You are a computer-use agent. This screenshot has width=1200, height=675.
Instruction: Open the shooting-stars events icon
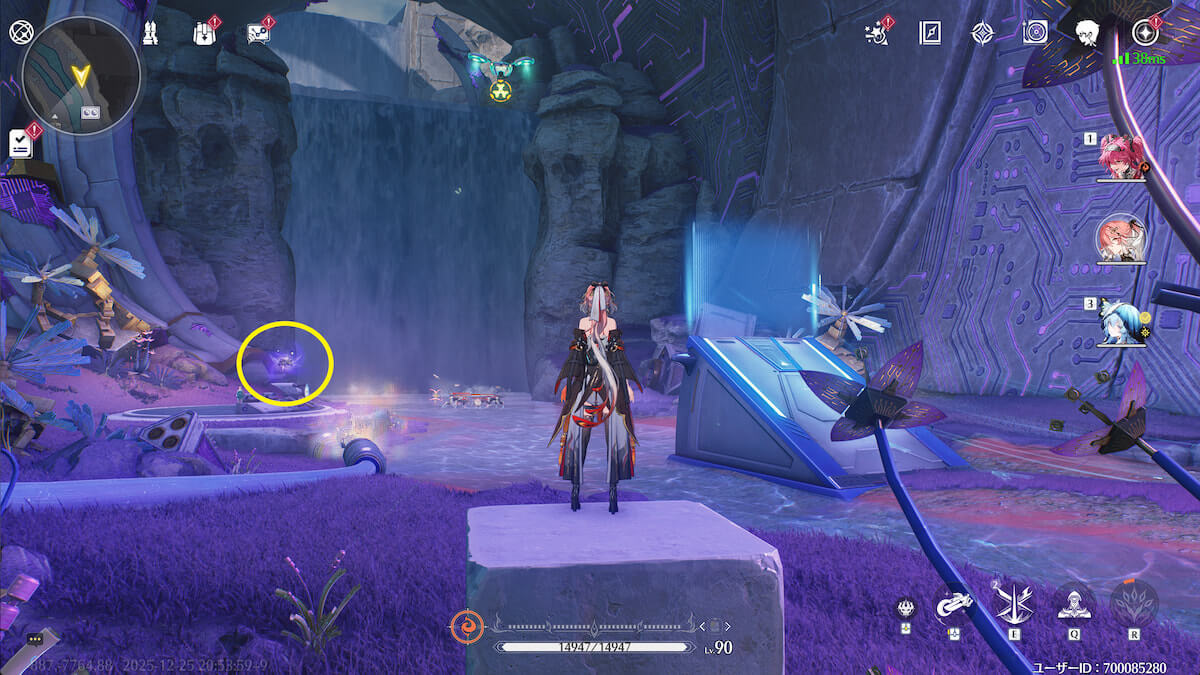878,33
